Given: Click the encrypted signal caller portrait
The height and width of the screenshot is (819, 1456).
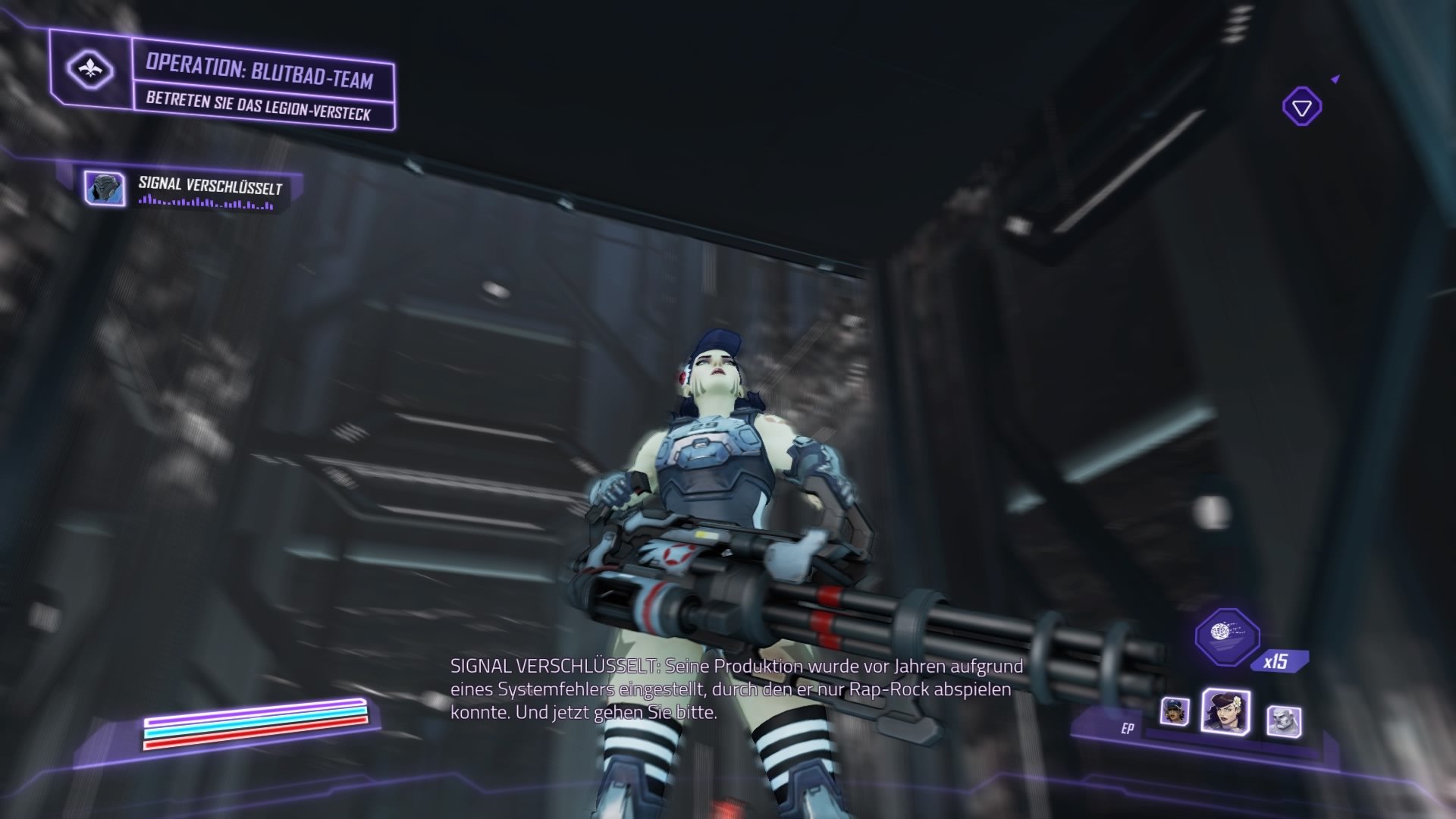Looking at the screenshot, I should coord(106,190).
